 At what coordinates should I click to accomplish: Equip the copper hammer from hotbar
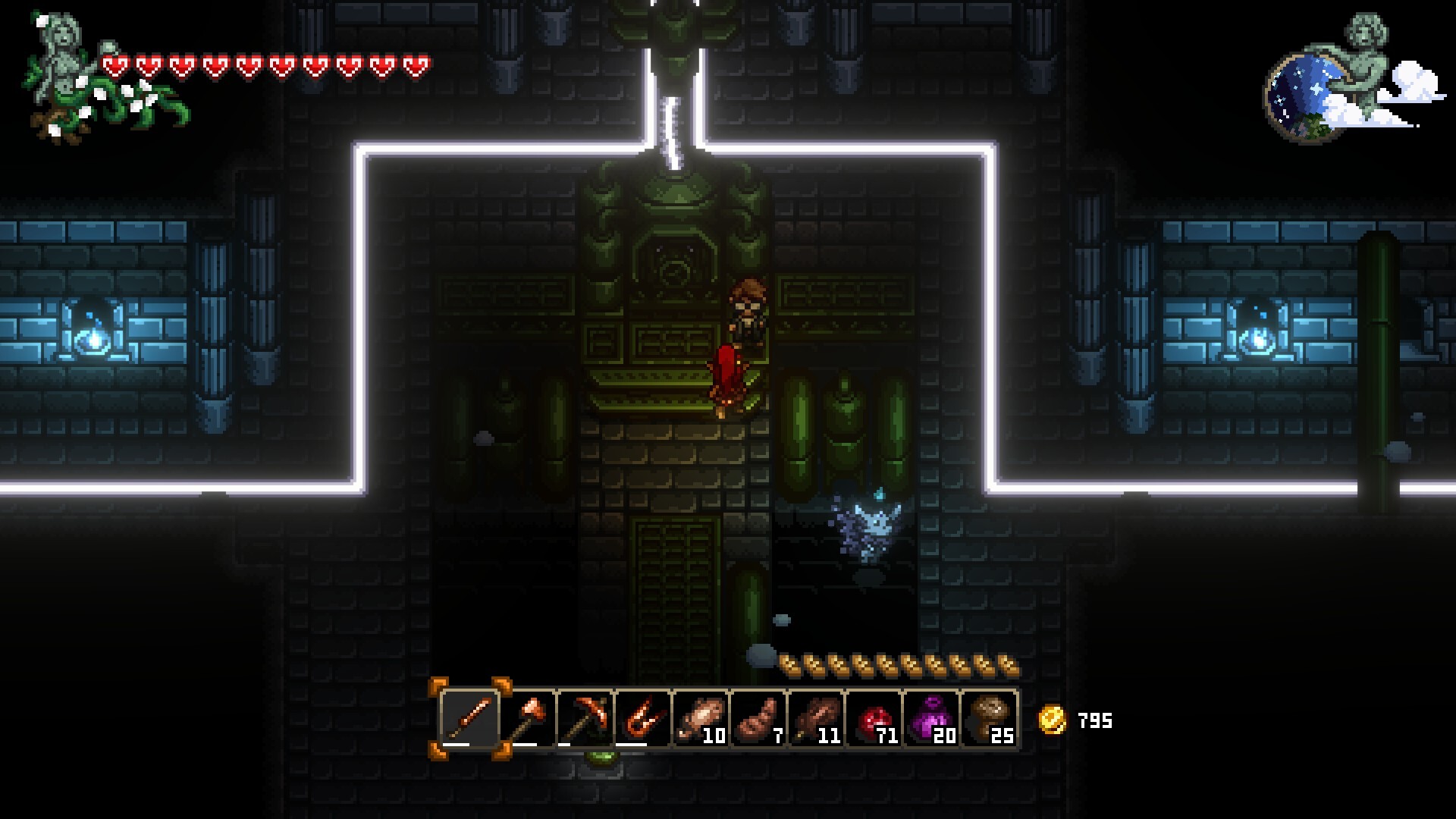coord(528,717)
